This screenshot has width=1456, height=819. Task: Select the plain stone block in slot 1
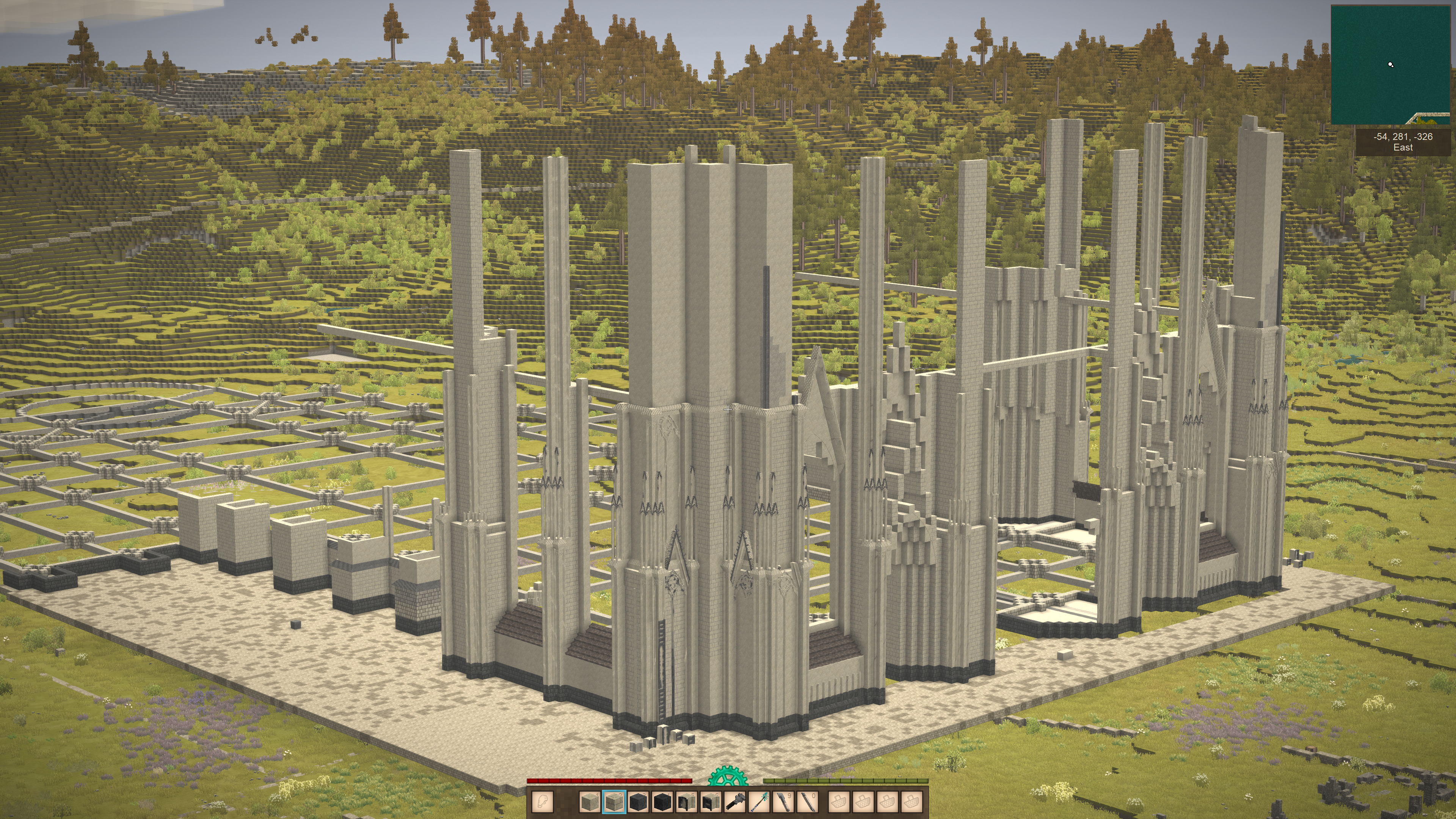590,802
